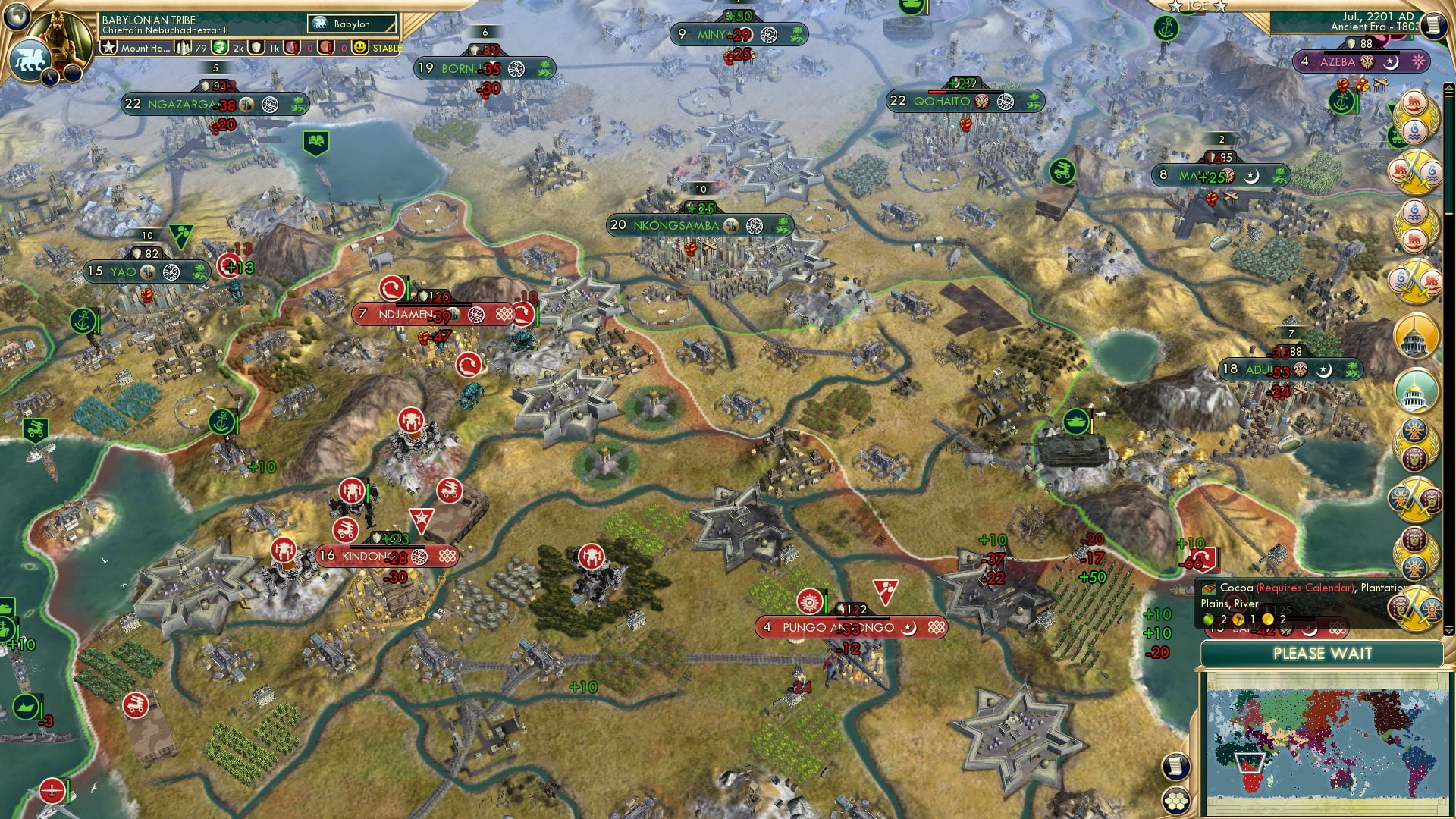Click the down arrow below the notification stack
Screen dimensions: 1456x819
coord(1448,630)
